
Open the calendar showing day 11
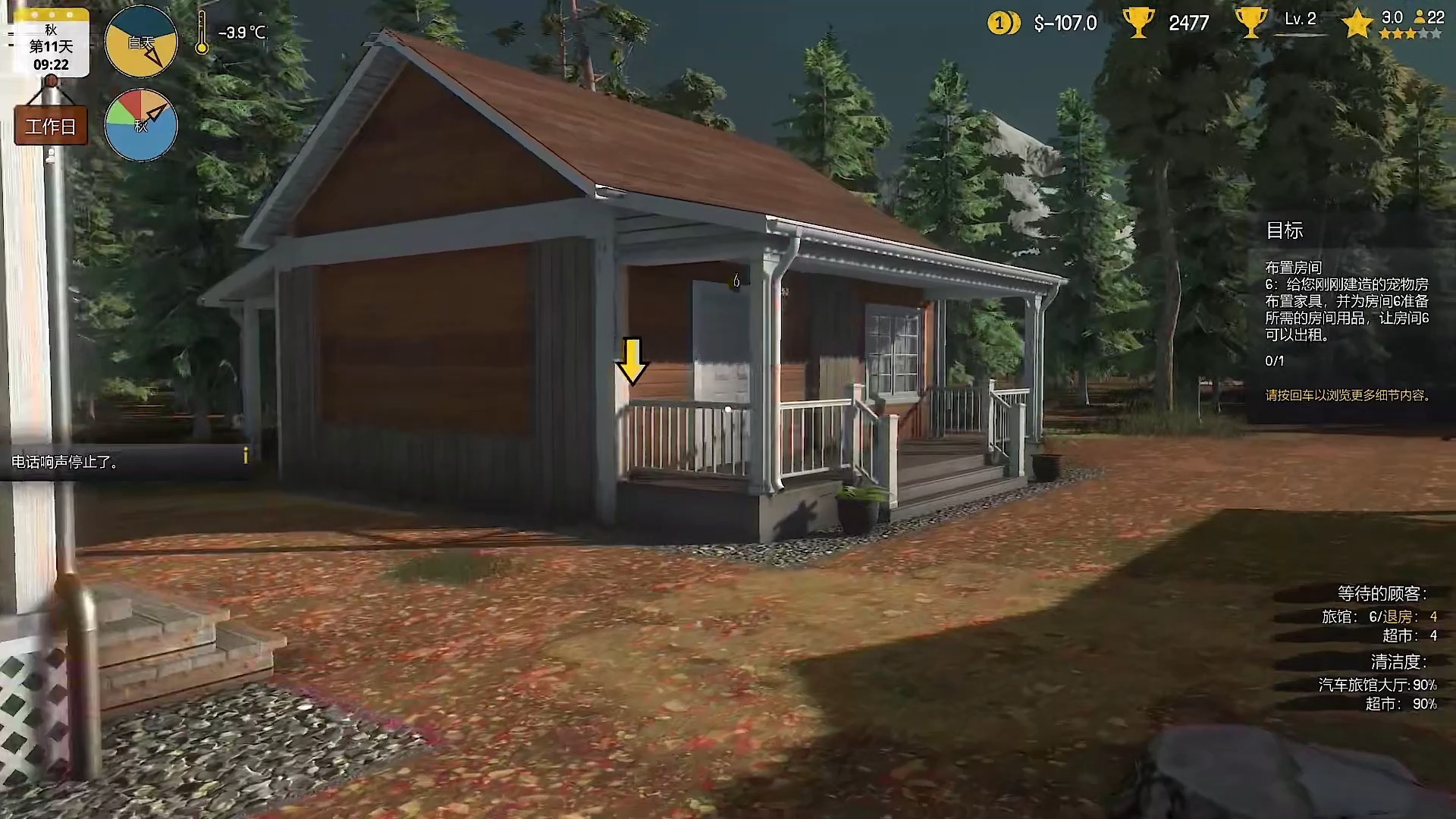pyautogui.click(x=51, y=44)
